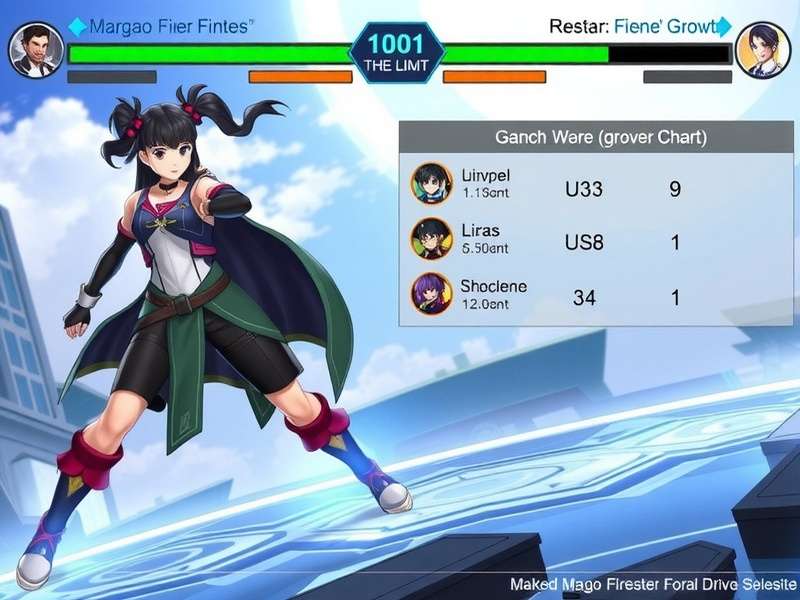Select the Shoclene row in the chart
Image resolution: width=800 pixels, height=600 pixels.
[560, 295]
